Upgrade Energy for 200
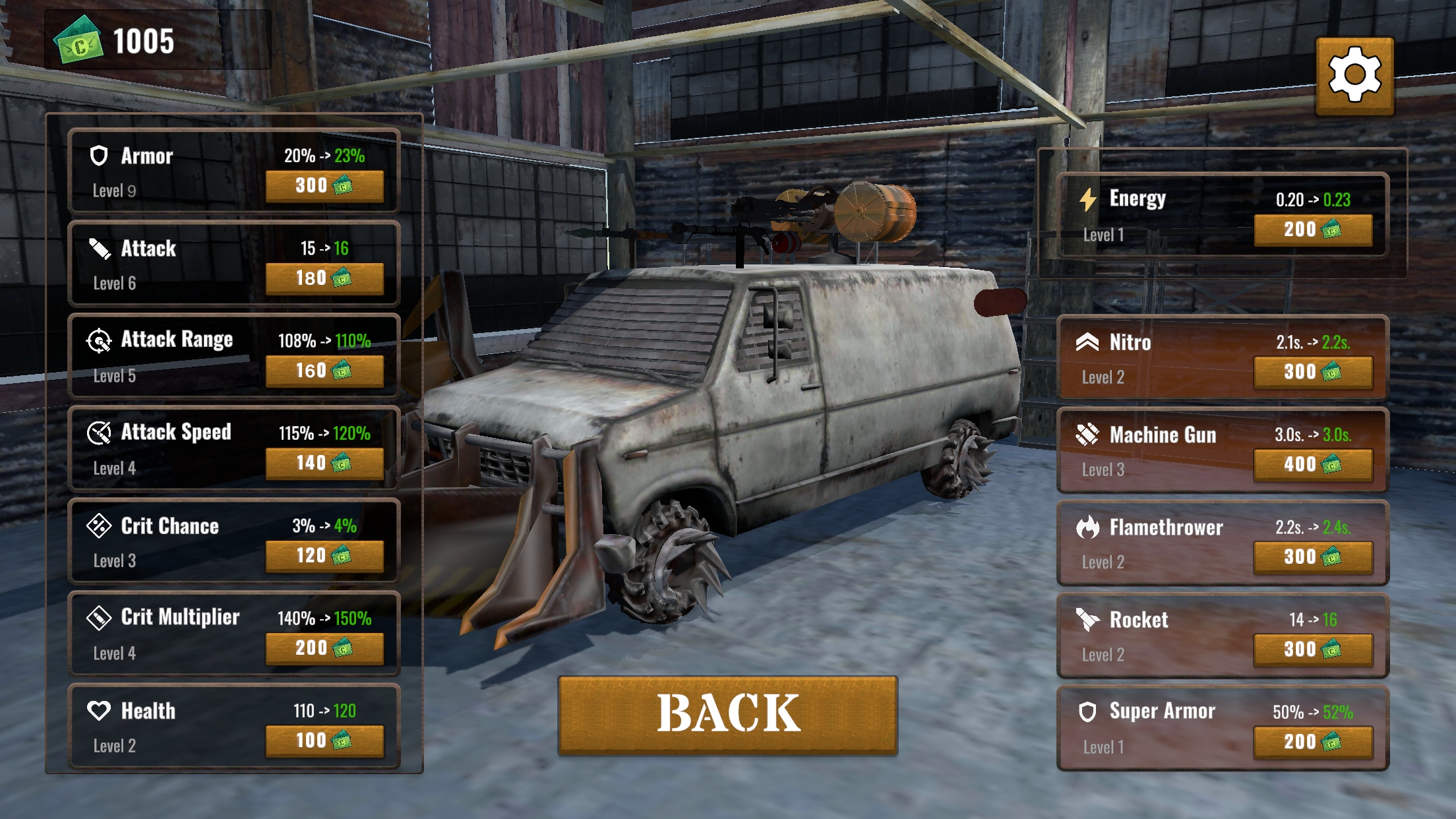1456x819 pixels. tap(1312, 229)
